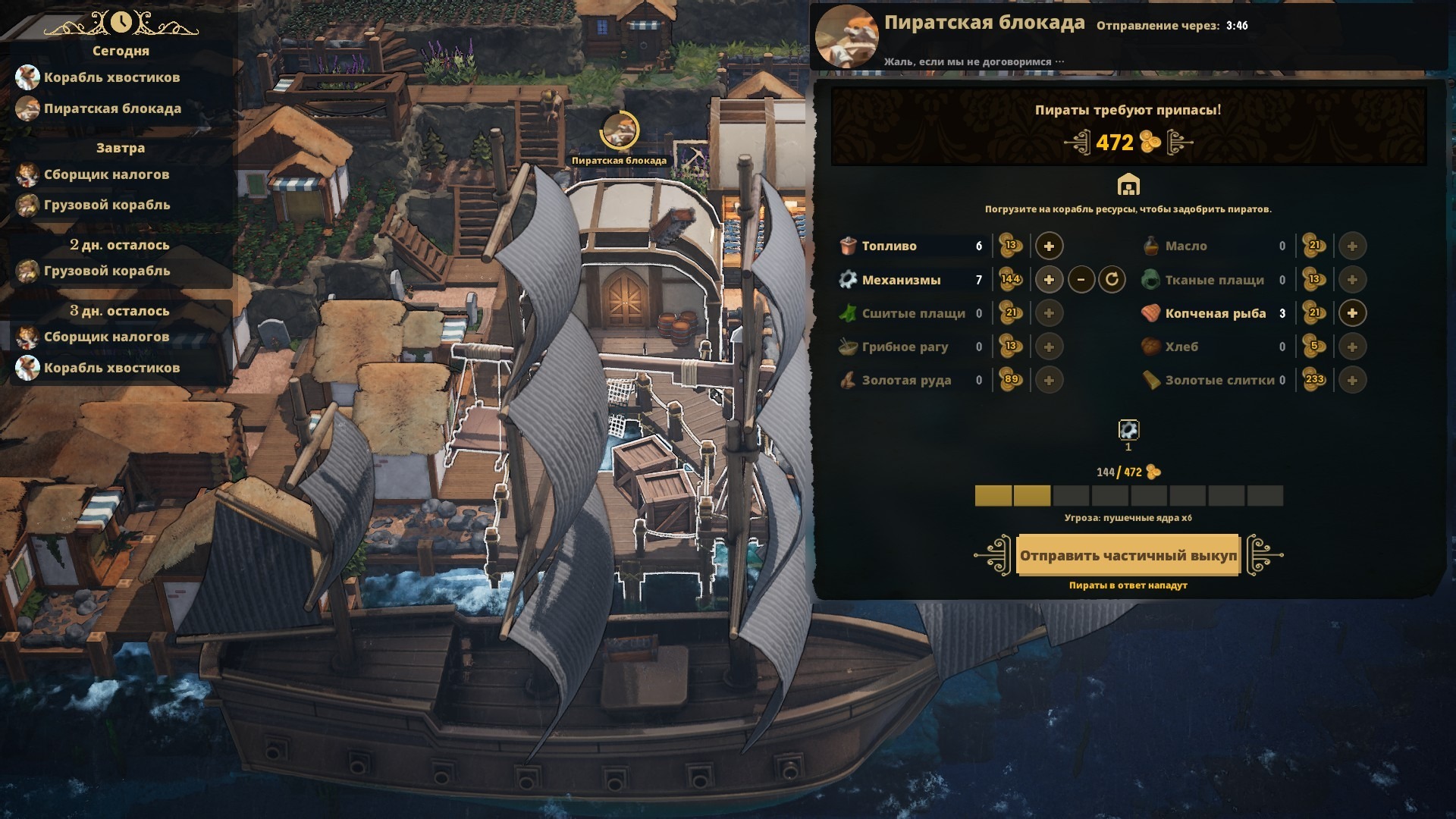Send the partial ransom to pirates

tap(1128, 555)
